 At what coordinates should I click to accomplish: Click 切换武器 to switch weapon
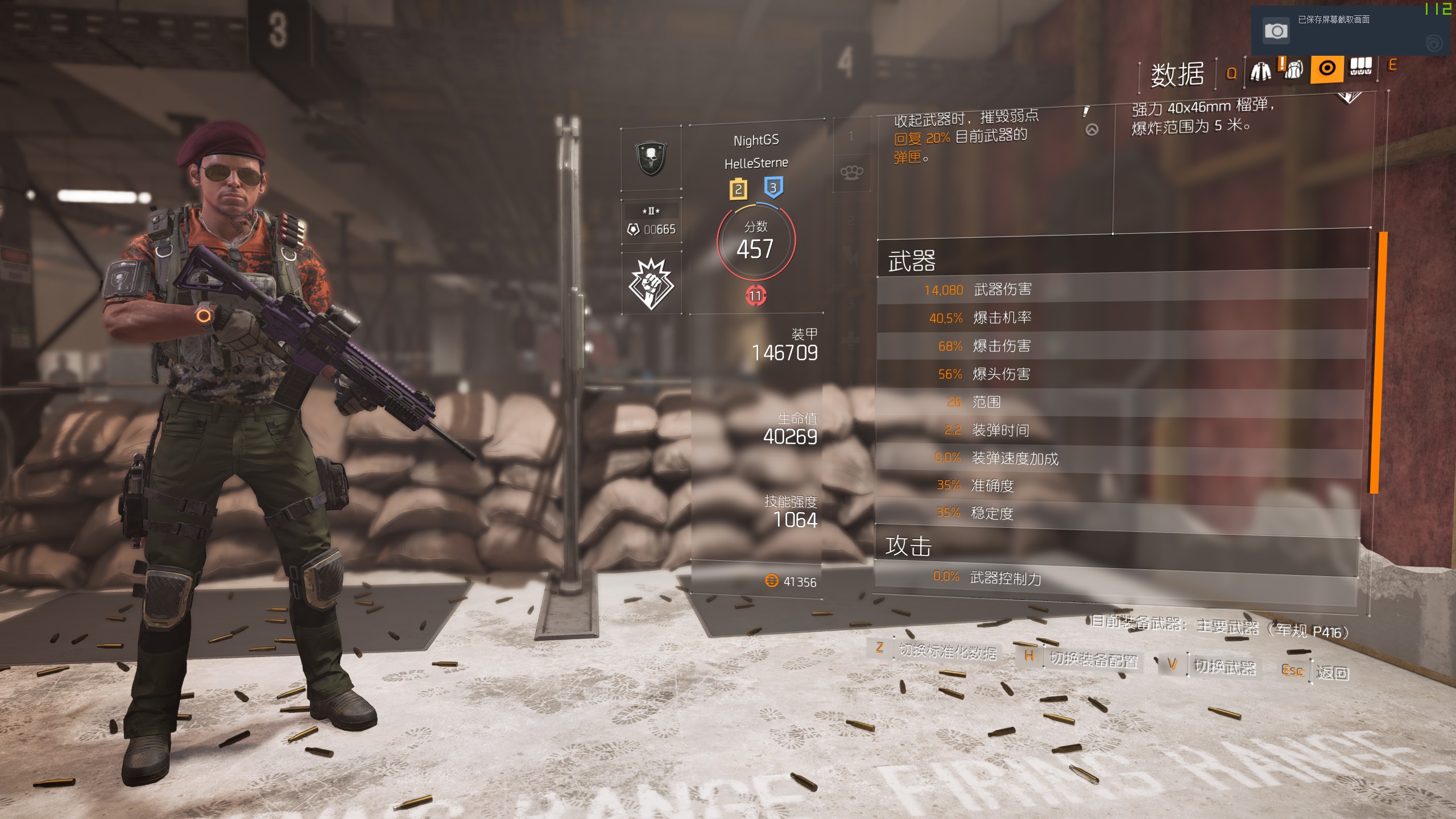[x=1224, y=667]
